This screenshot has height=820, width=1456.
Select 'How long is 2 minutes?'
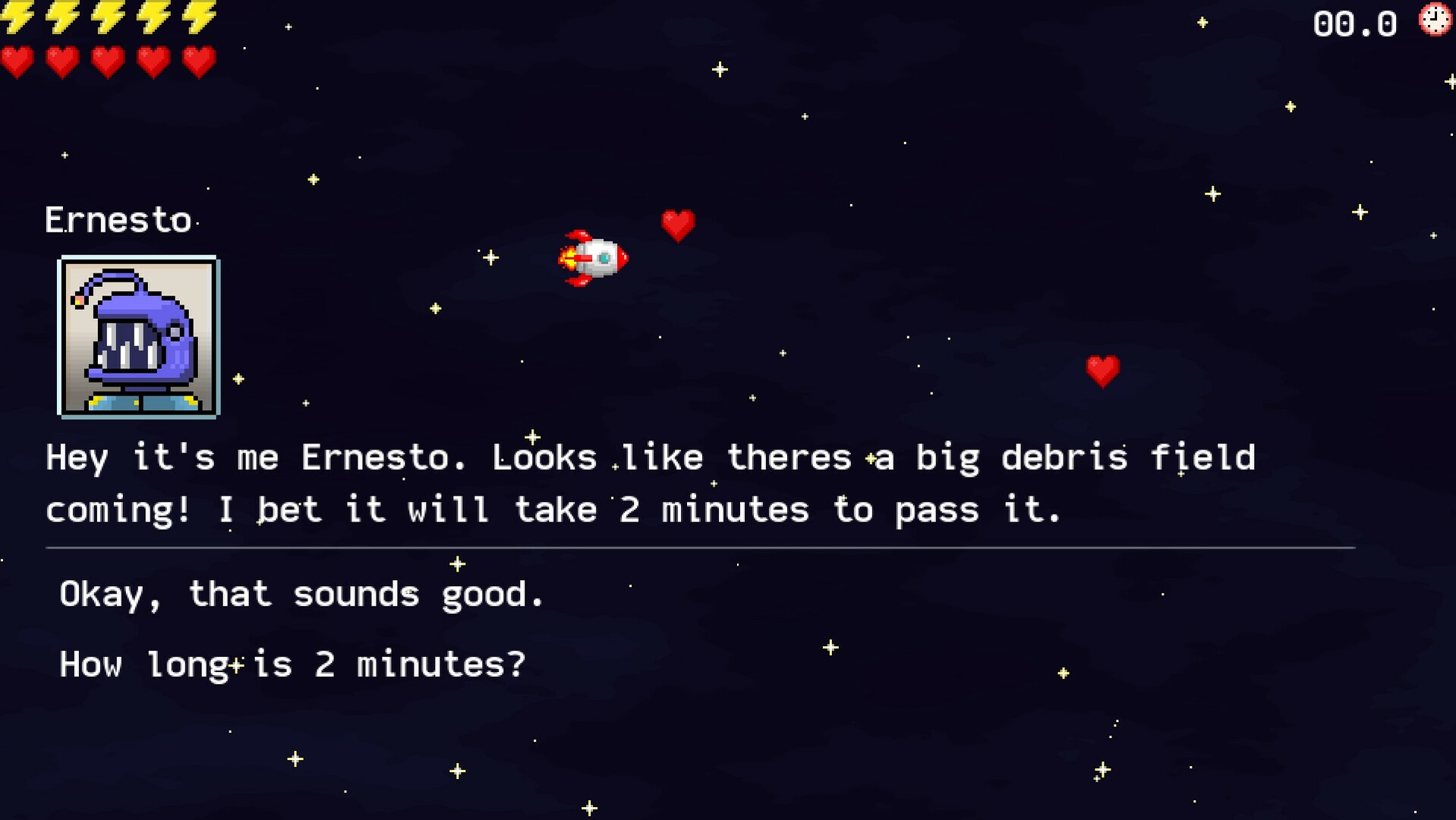[292, 664]
